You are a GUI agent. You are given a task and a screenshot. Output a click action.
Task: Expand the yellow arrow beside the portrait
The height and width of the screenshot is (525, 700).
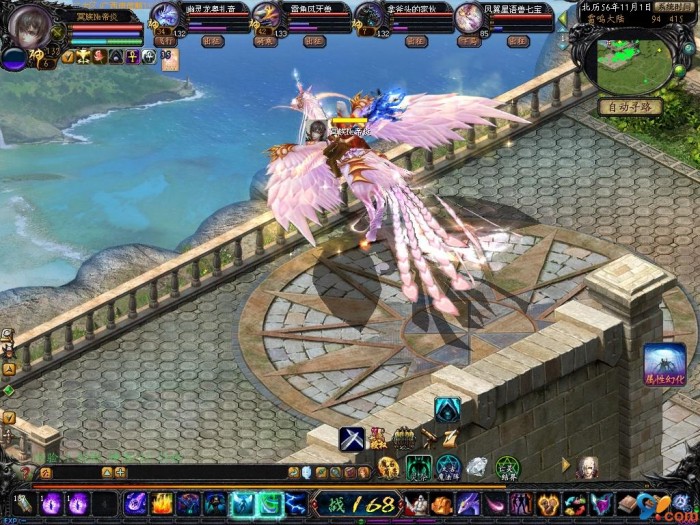(x=566, y=466)
